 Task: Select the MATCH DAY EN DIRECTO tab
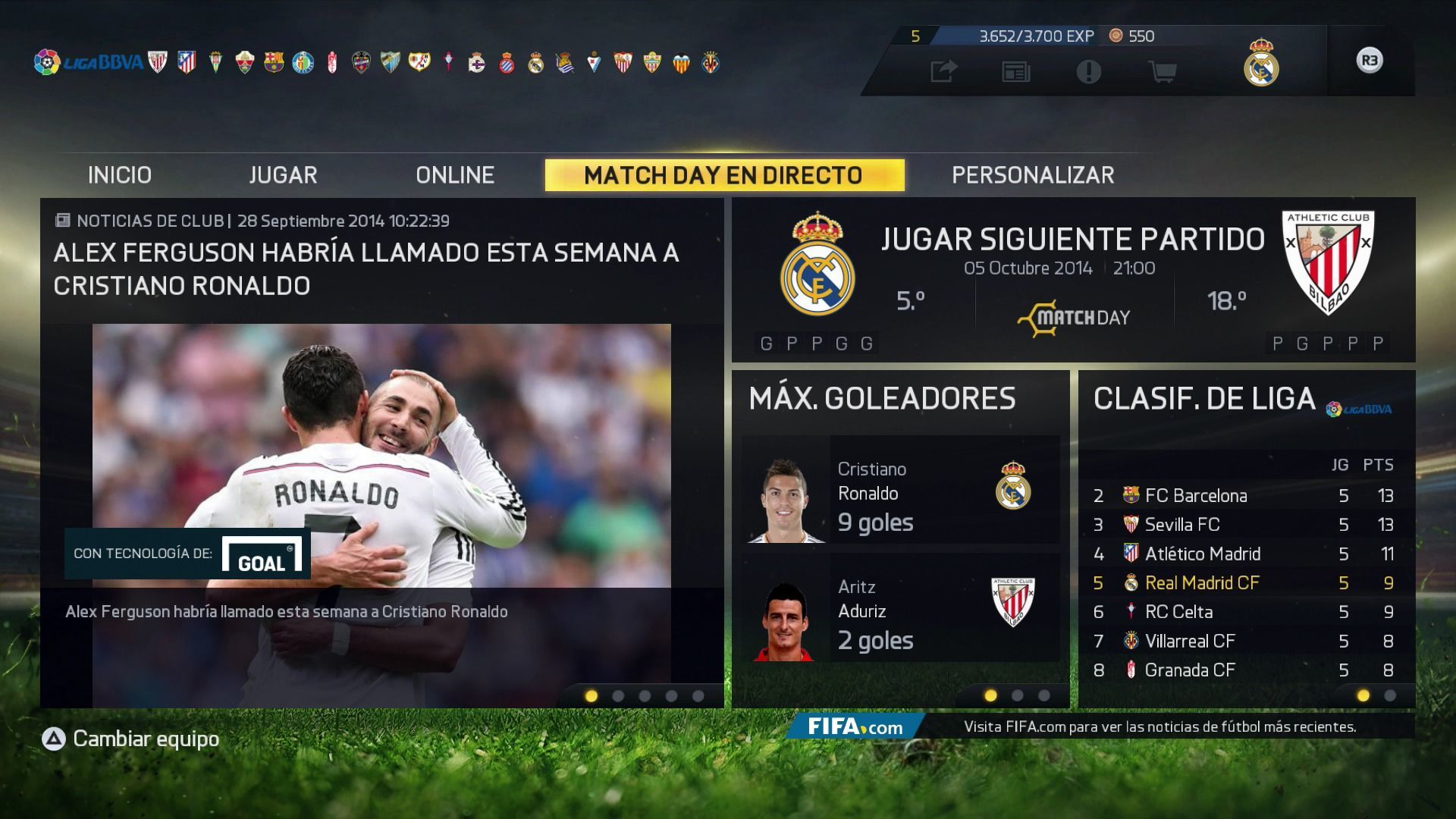[x=723, y=175]
